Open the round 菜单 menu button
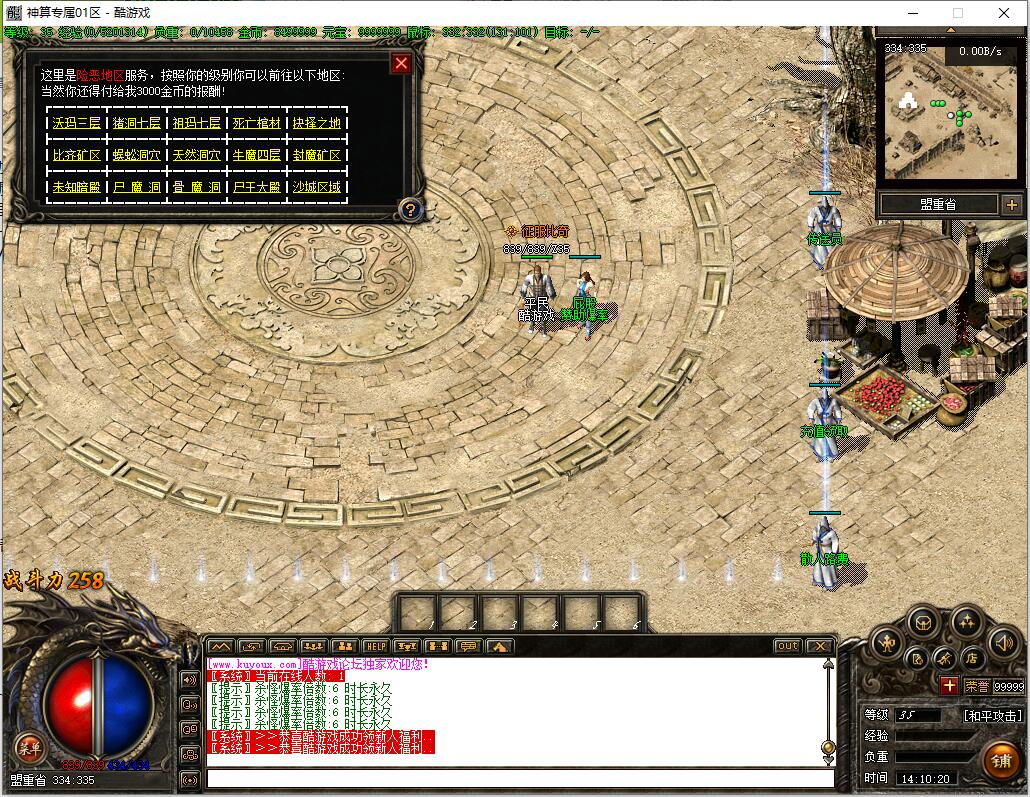 point(28,746)
